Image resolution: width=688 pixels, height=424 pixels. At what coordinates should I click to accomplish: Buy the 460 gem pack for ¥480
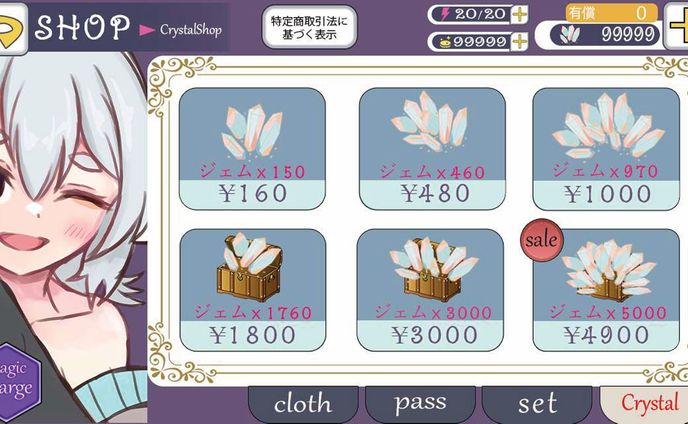pos(431,147)
